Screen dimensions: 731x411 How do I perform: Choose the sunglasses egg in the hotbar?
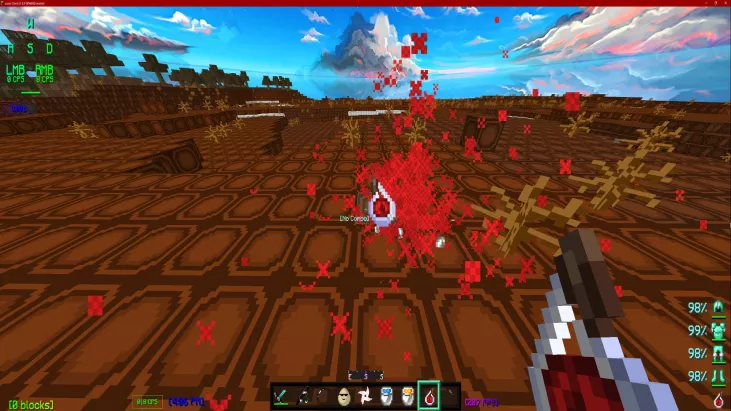(345, 396)
